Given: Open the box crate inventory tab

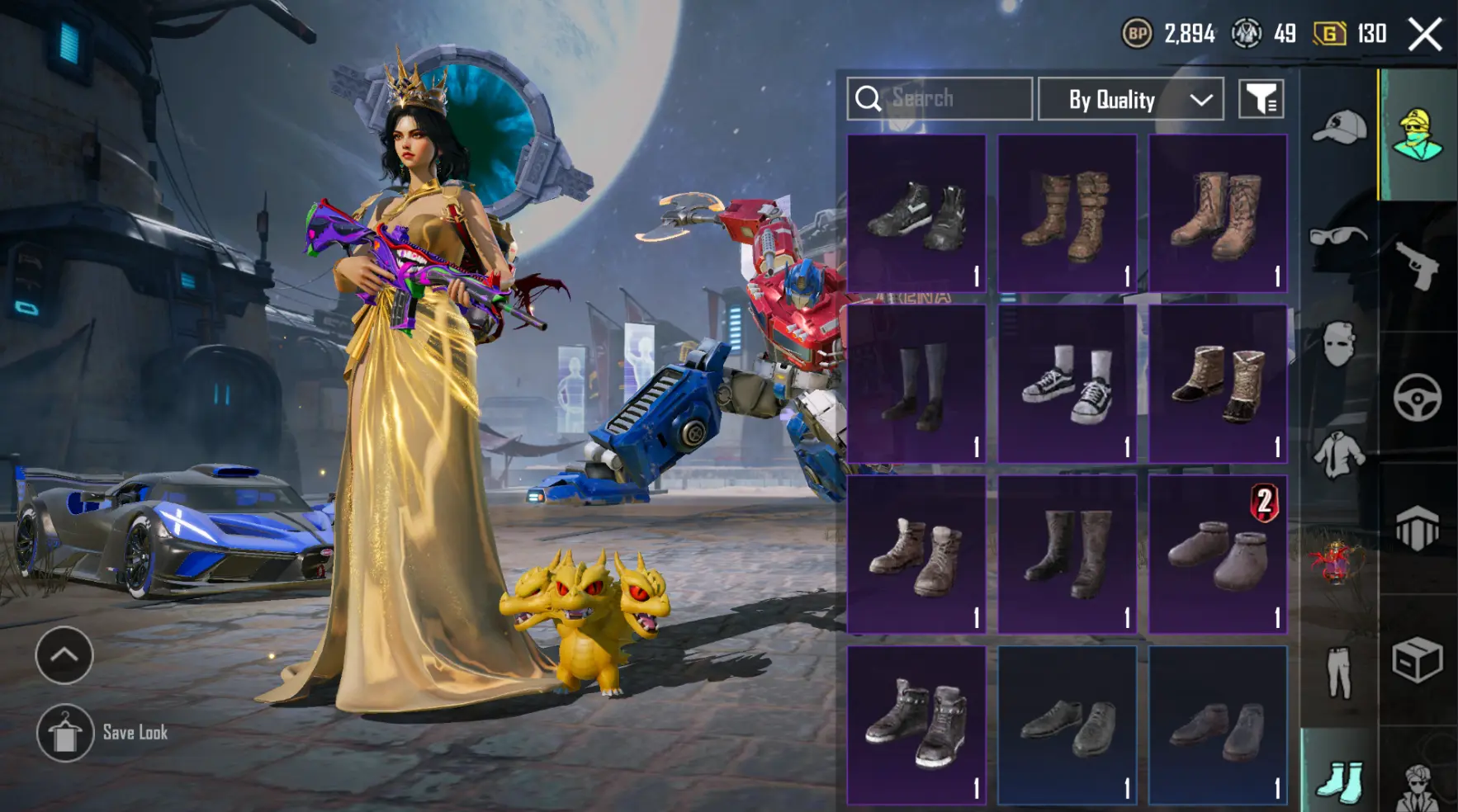Looking at the screenshot, I should click(1417, 660).
